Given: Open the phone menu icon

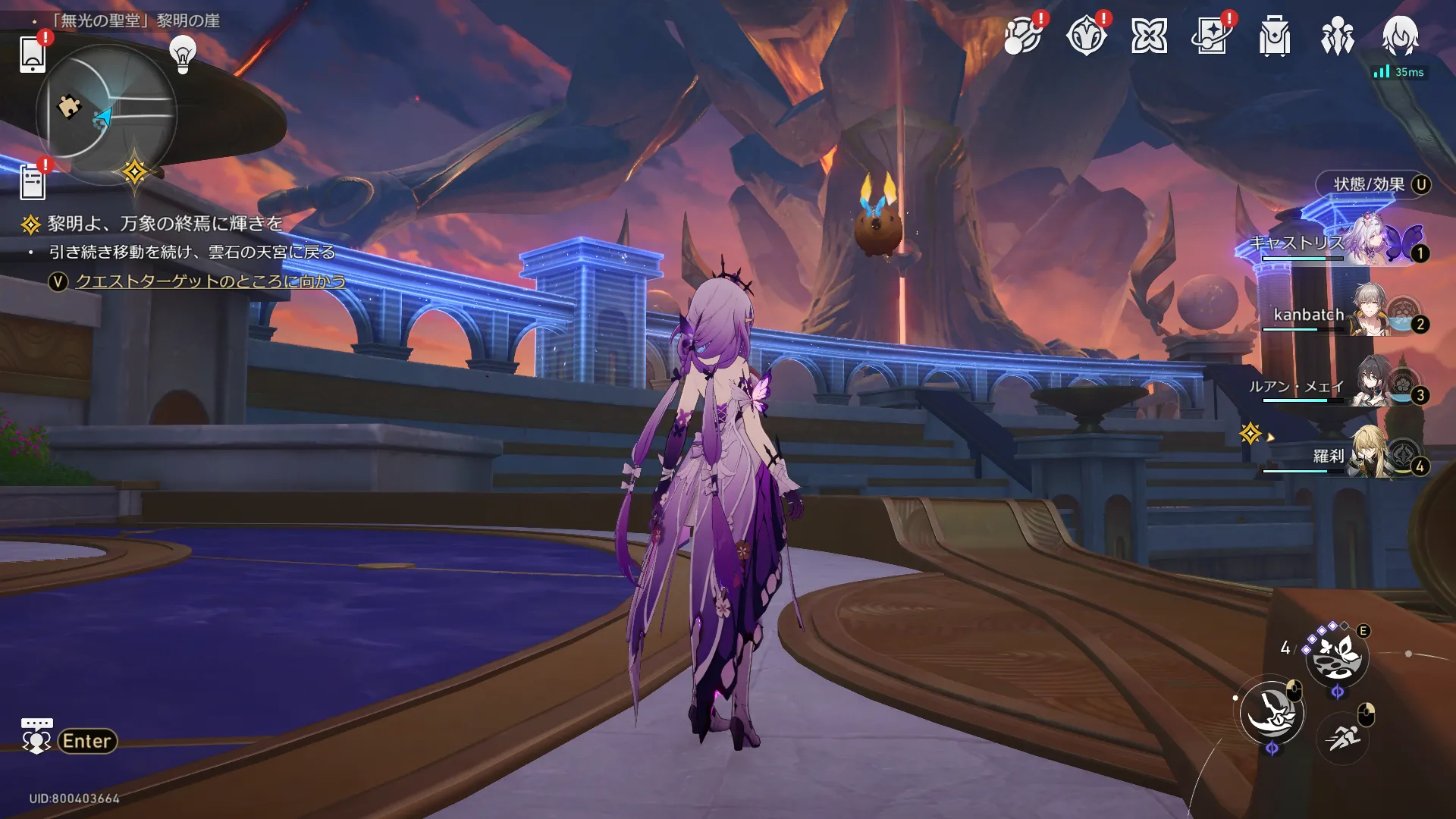Looking at the screenshot, I should click(x=33, y=53).
